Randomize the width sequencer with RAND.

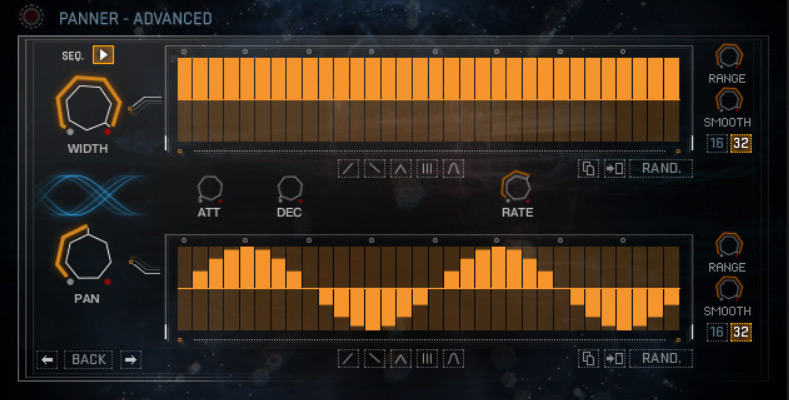pos(661,168)
